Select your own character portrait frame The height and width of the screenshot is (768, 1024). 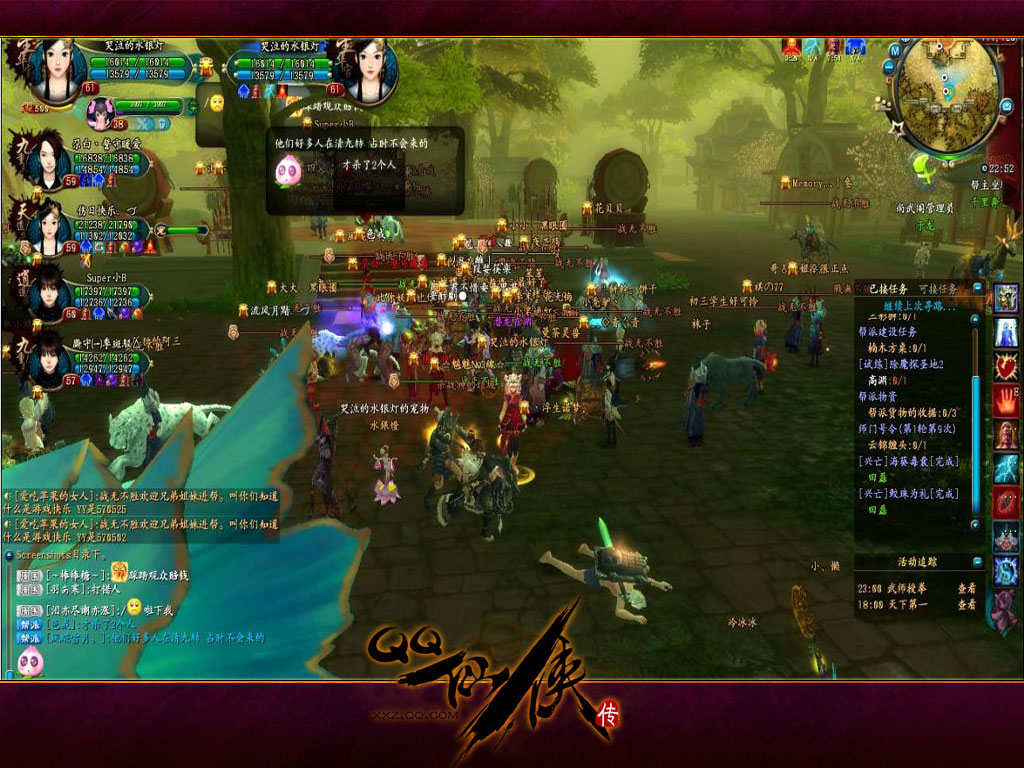(x=56, y=68)
